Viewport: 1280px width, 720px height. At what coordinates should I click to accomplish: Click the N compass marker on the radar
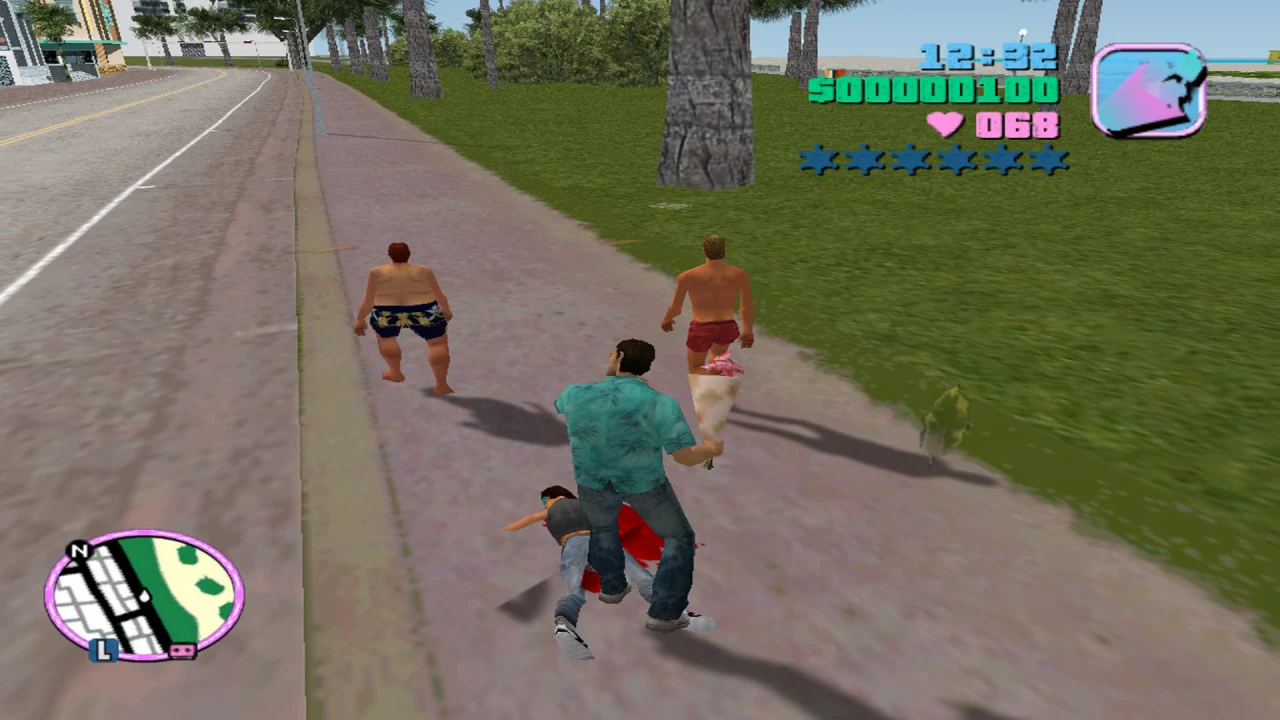point(79,552)
